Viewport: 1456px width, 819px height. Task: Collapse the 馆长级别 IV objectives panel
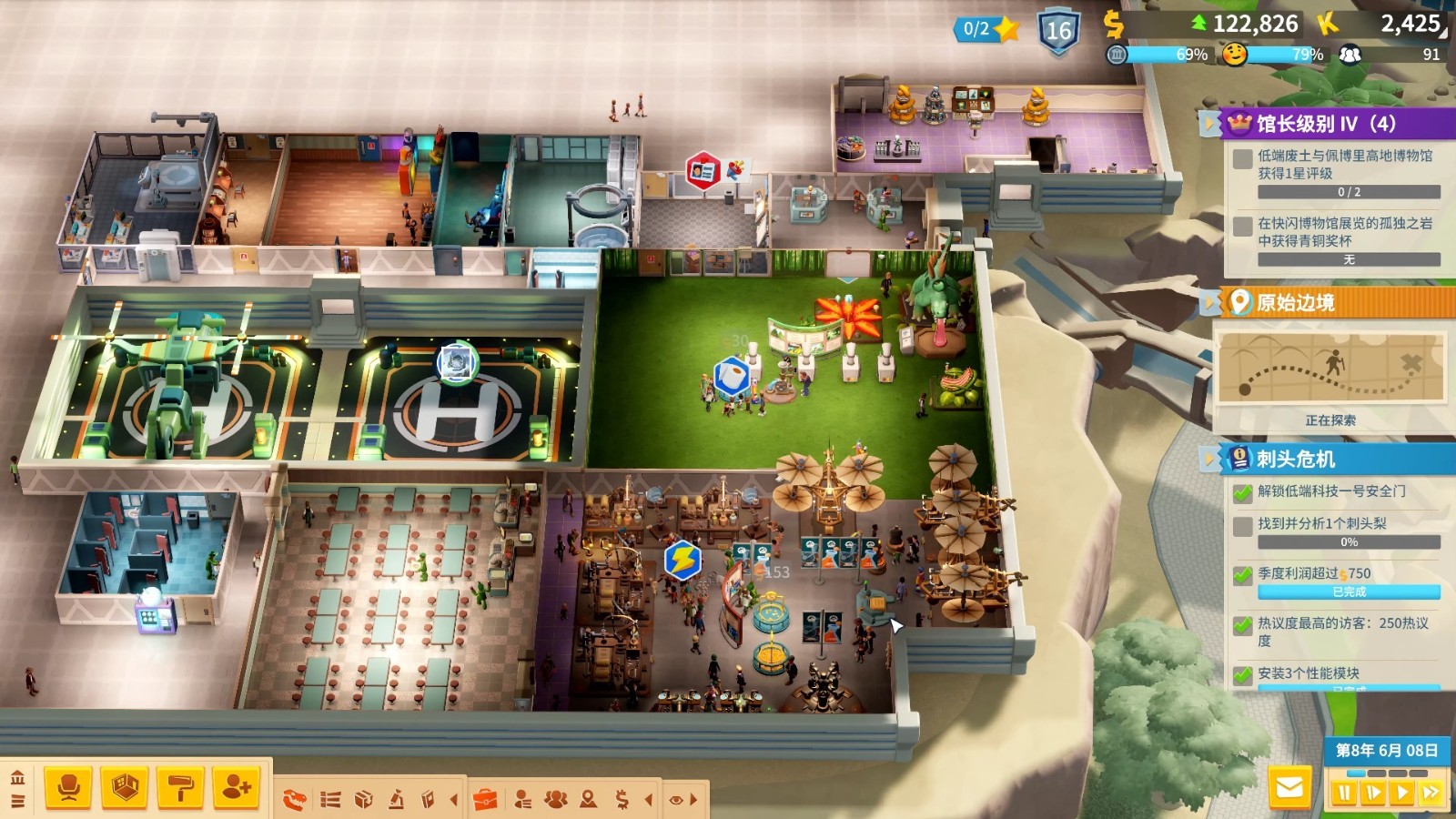coord(1209,124)
